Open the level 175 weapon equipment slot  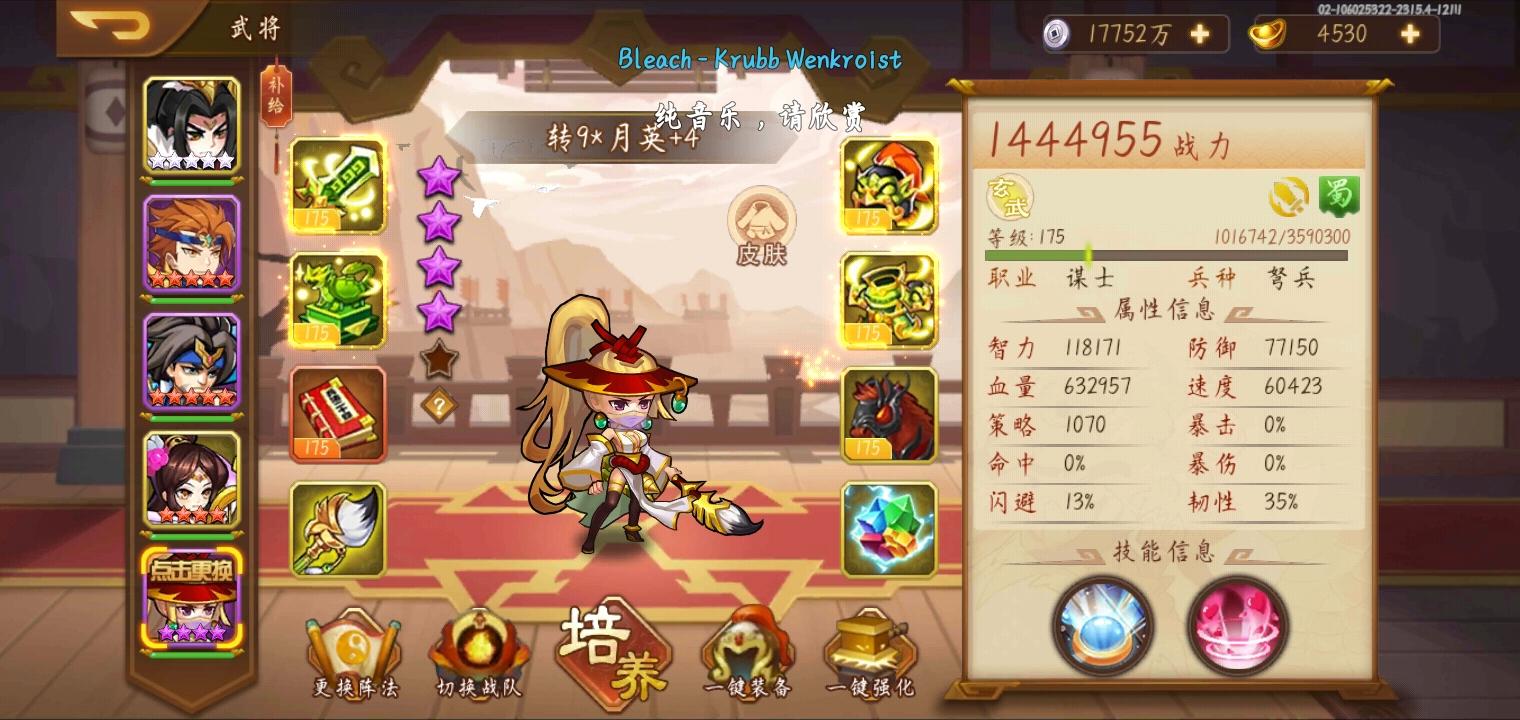click(339, 186)
